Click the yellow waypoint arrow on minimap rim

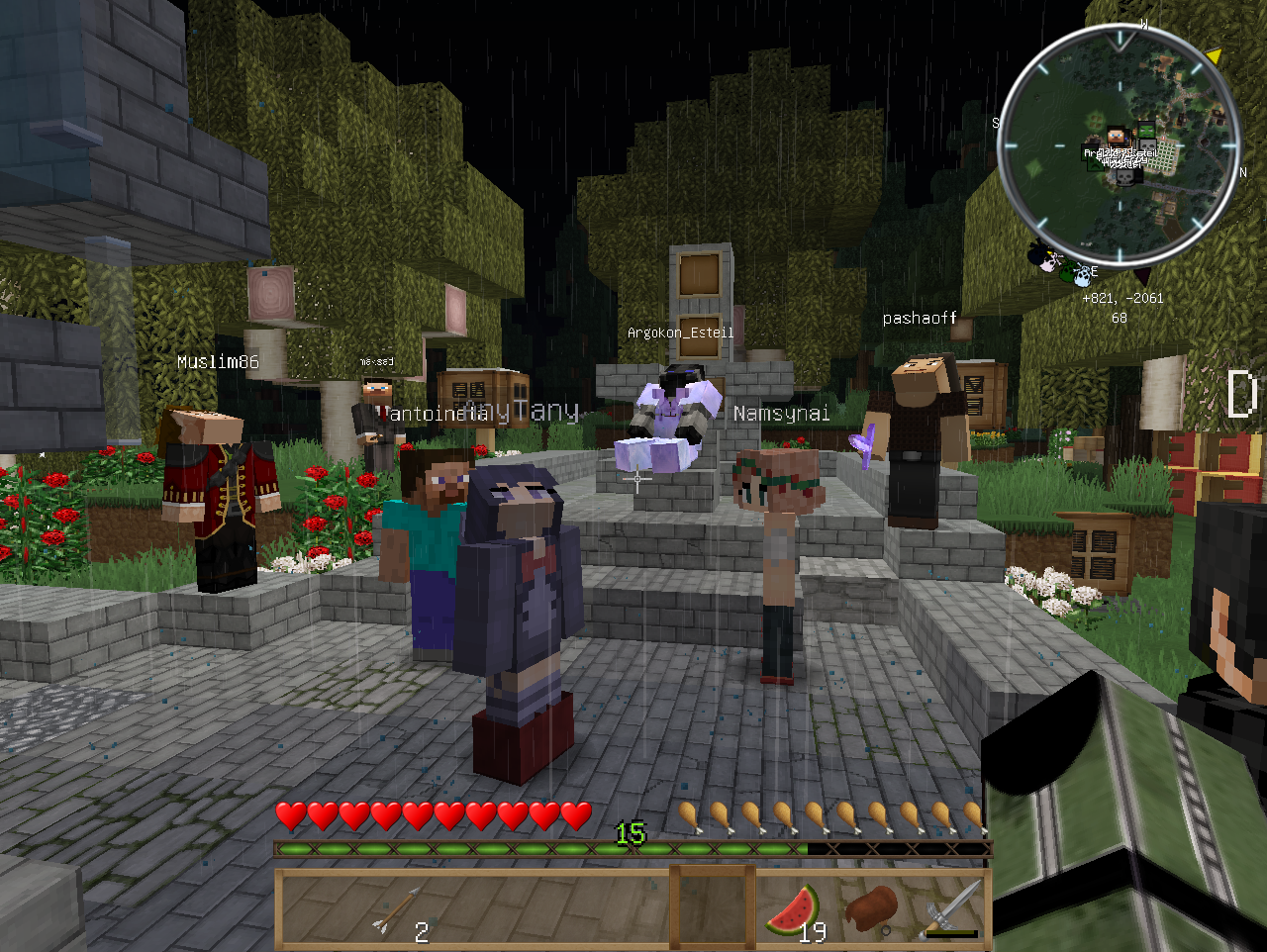pos(1214,56)
